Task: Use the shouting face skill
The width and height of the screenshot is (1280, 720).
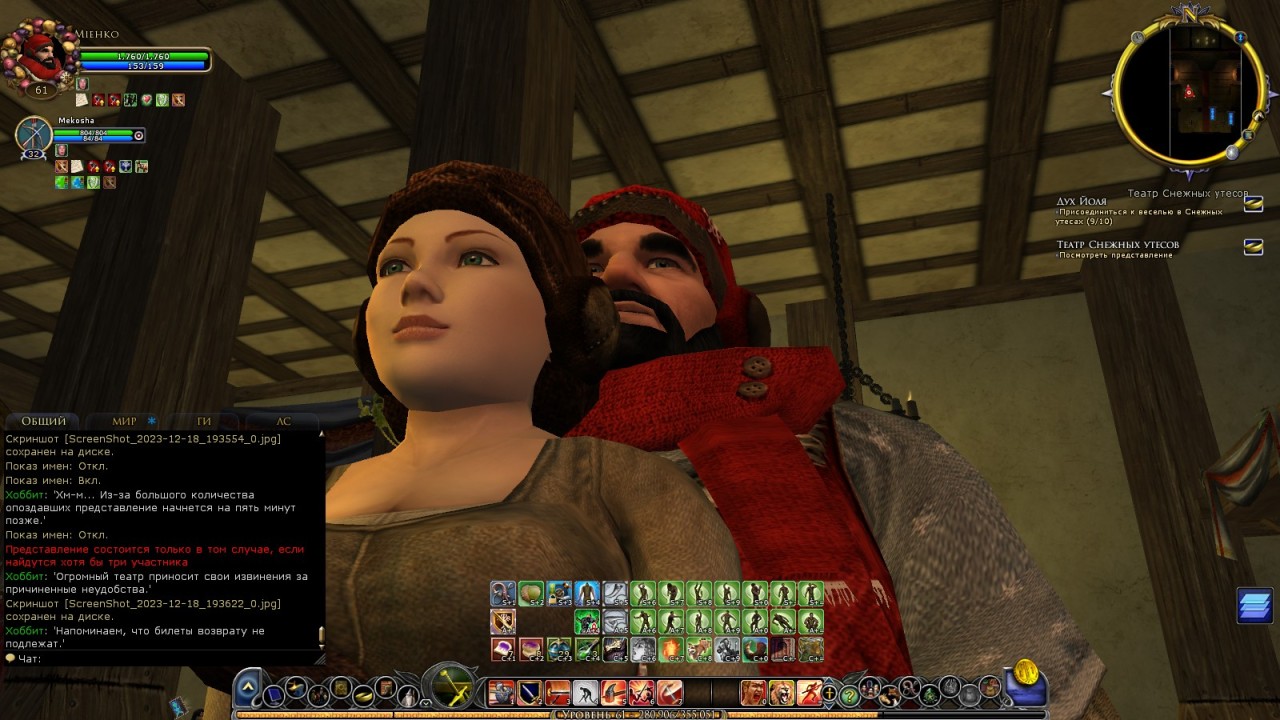Action: click(x=752, y=692)
